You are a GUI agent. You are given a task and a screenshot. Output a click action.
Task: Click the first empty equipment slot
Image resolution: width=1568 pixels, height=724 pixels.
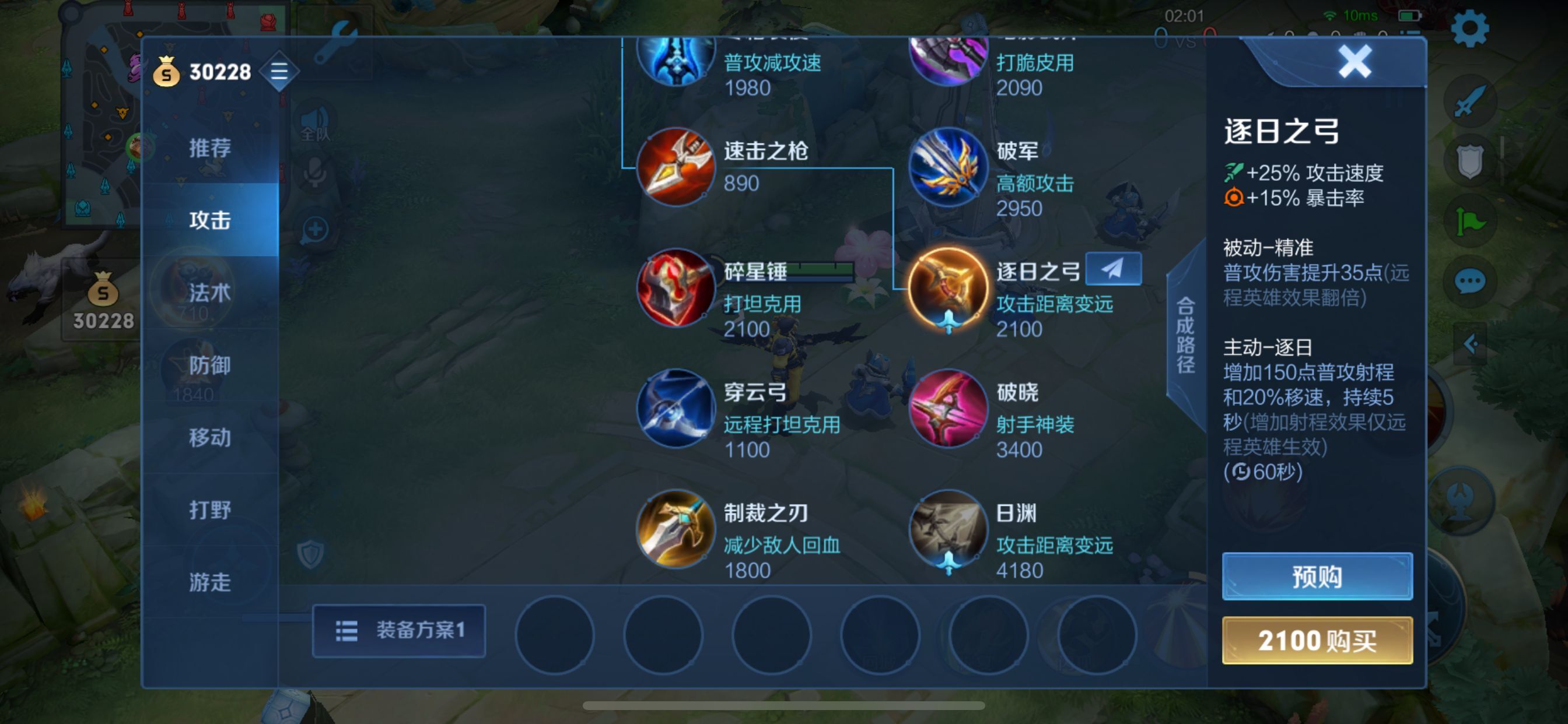[555, 634]
